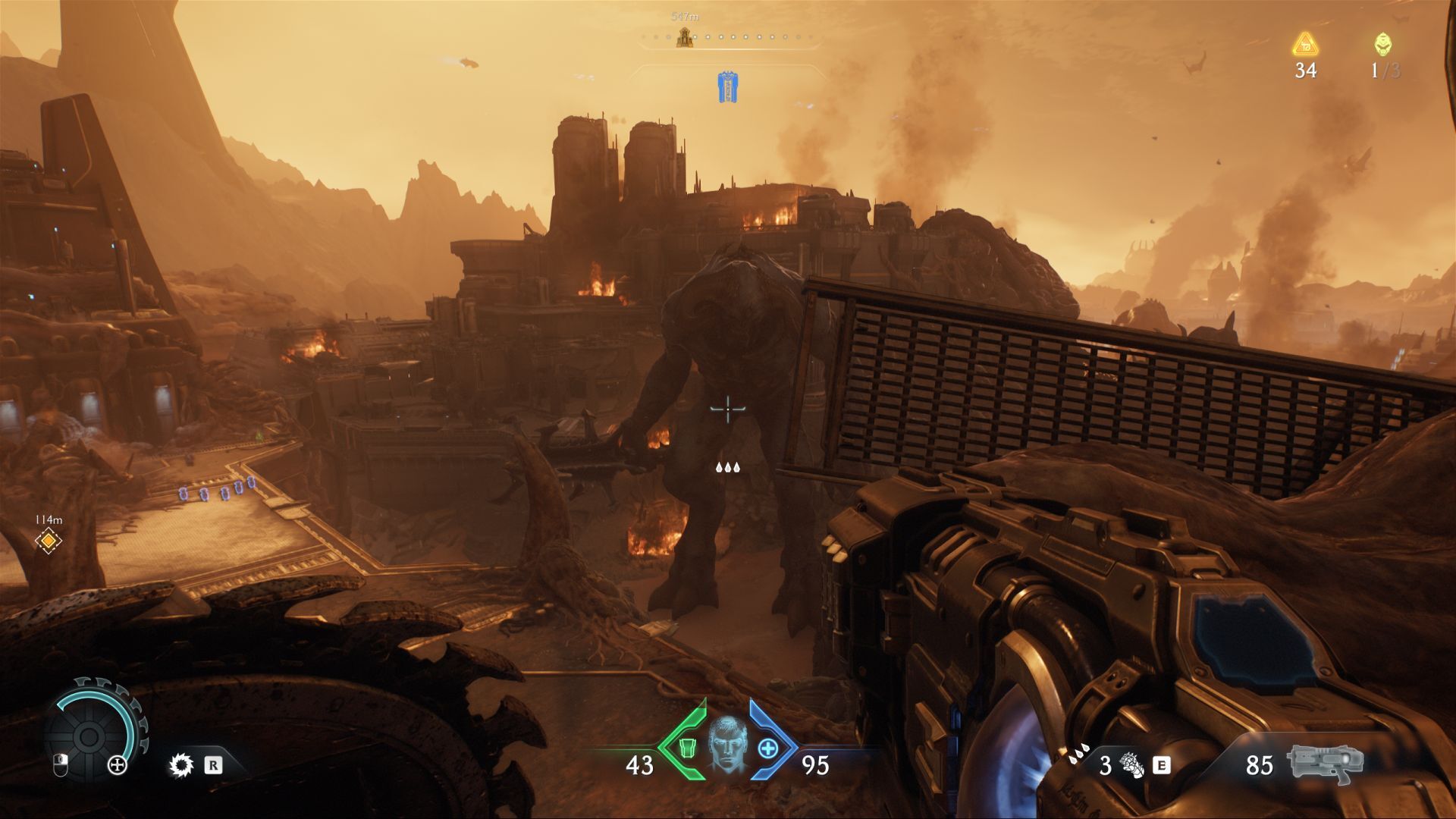Click the blue health cross icon
Screen dimensions: 1456x819
coord(768,748)
